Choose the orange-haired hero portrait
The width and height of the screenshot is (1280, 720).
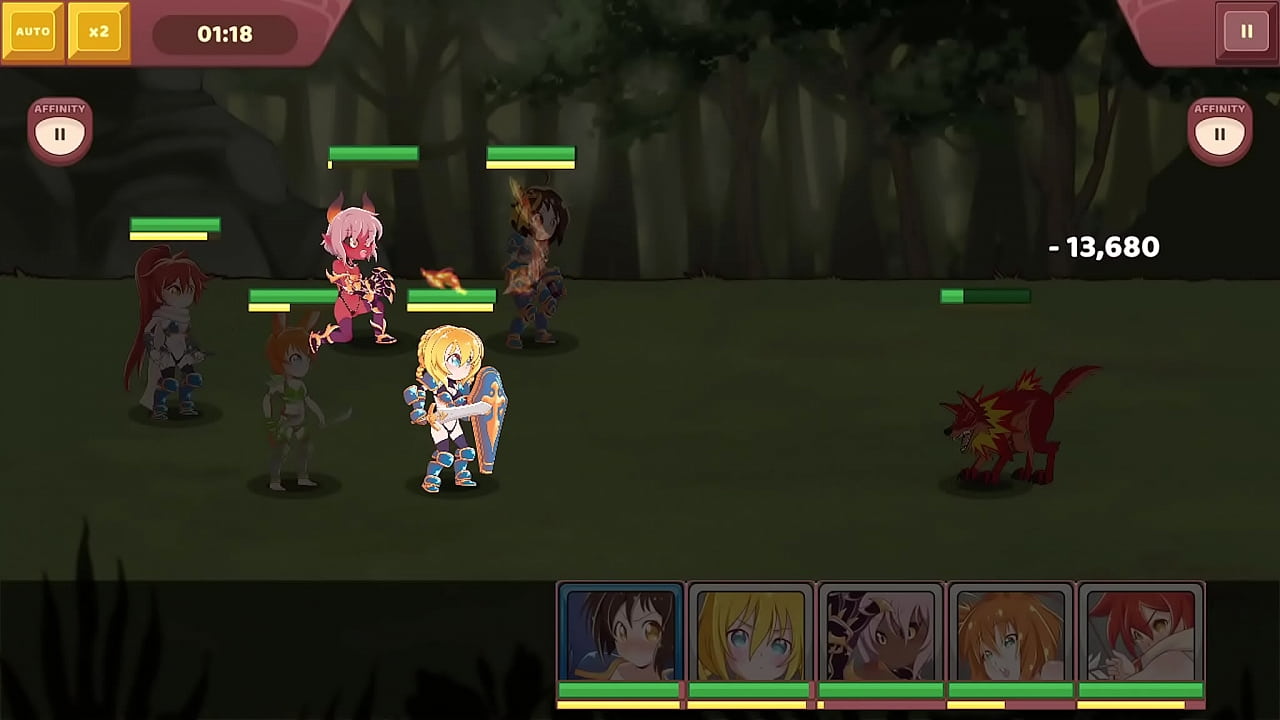click(1010, 635)
